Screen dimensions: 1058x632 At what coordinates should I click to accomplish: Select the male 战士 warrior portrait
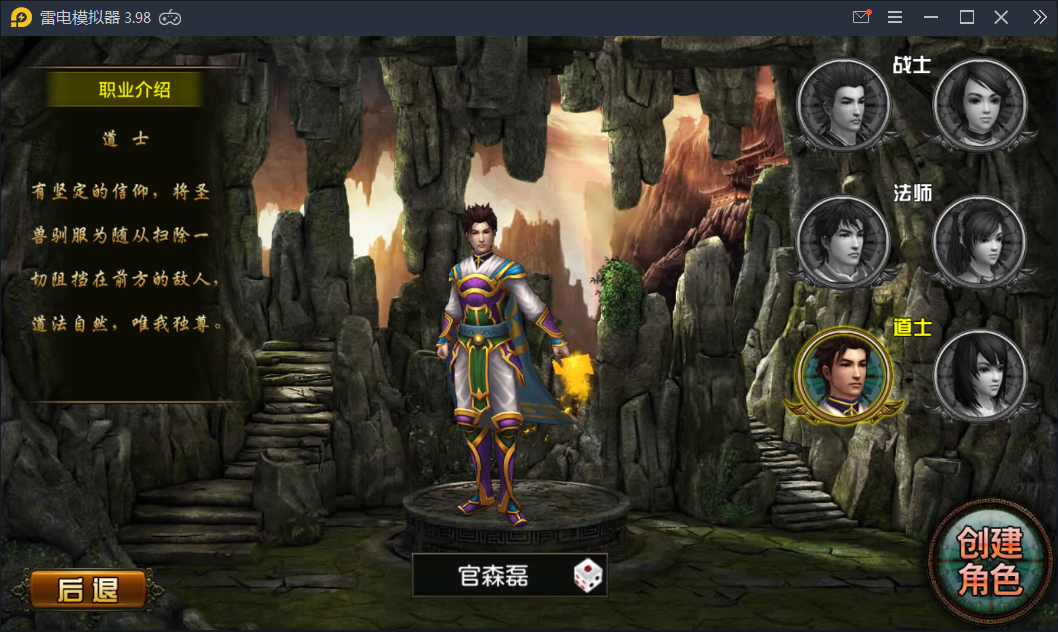pyautogui.click(x=843, y=104)
